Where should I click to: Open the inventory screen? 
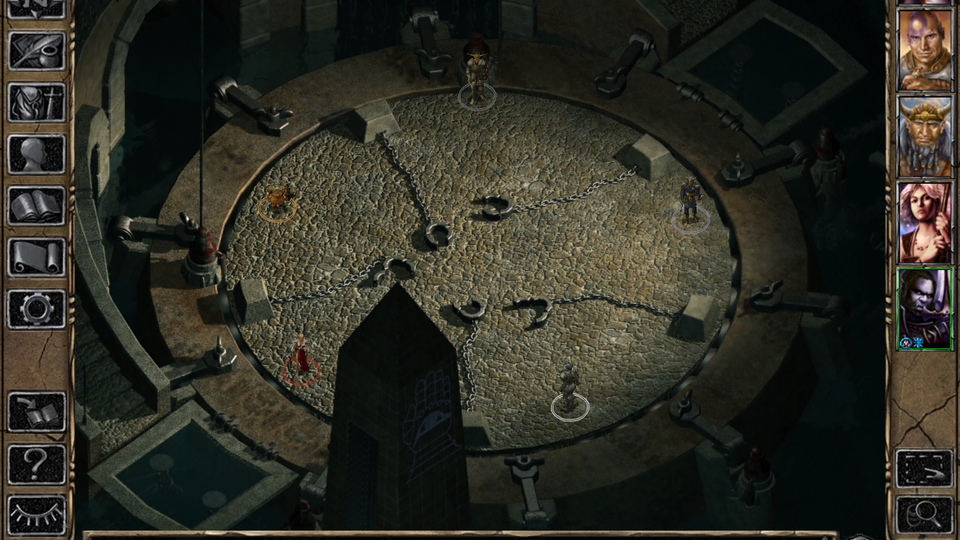[37, 102]
